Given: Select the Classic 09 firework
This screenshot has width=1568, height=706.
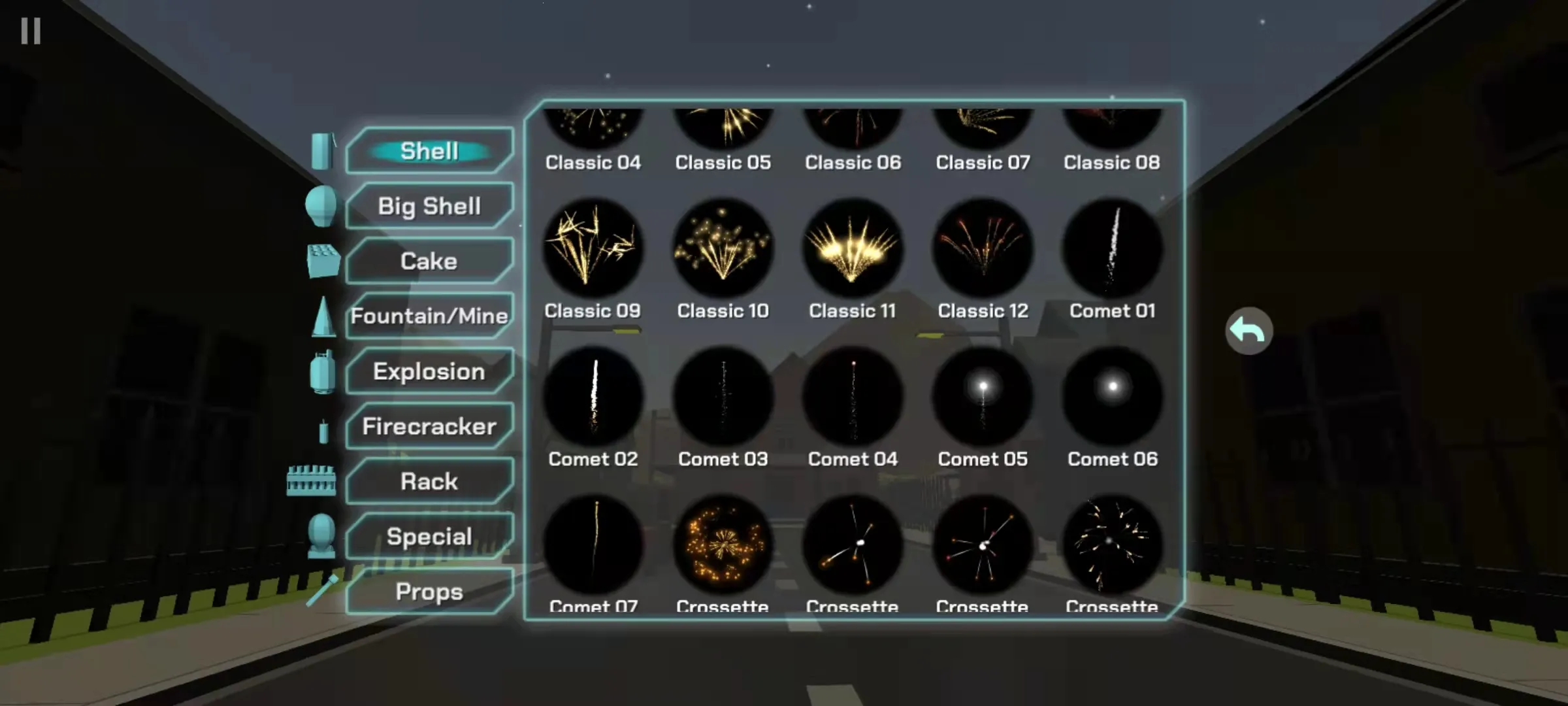Looking at the screenshot, I should pyautogui.click(x=593, y=248).
